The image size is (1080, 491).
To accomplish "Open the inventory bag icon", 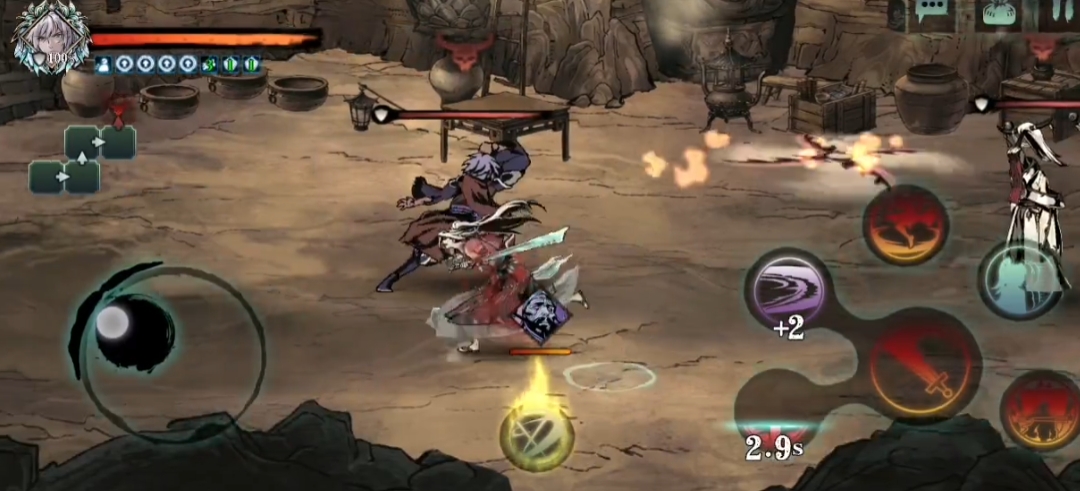I will [1000, 14].
